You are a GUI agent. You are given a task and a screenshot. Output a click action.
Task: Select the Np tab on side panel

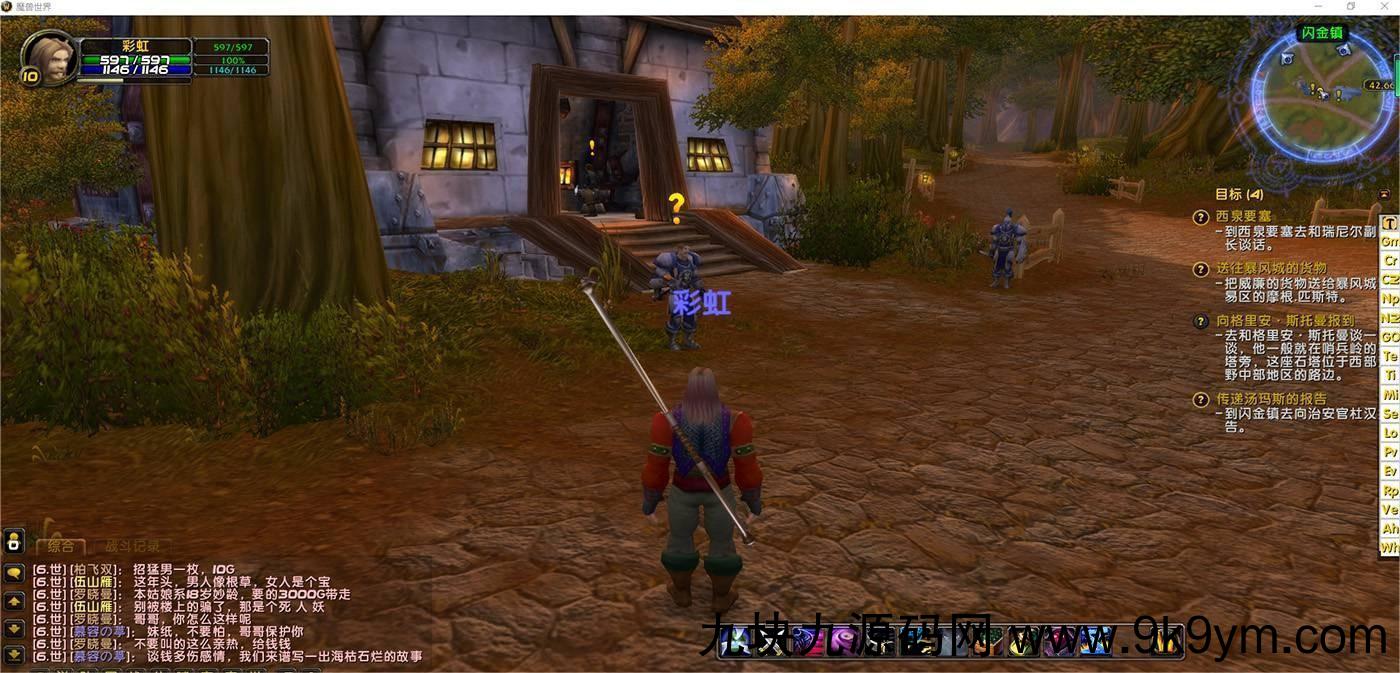pos(1390,299)
